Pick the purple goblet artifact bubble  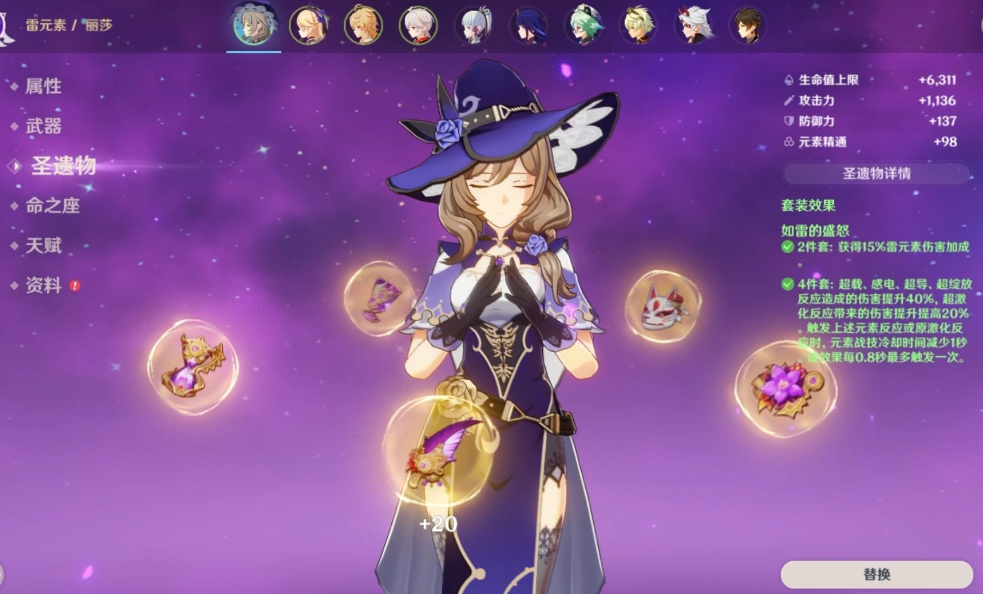(x=379, y=298)
